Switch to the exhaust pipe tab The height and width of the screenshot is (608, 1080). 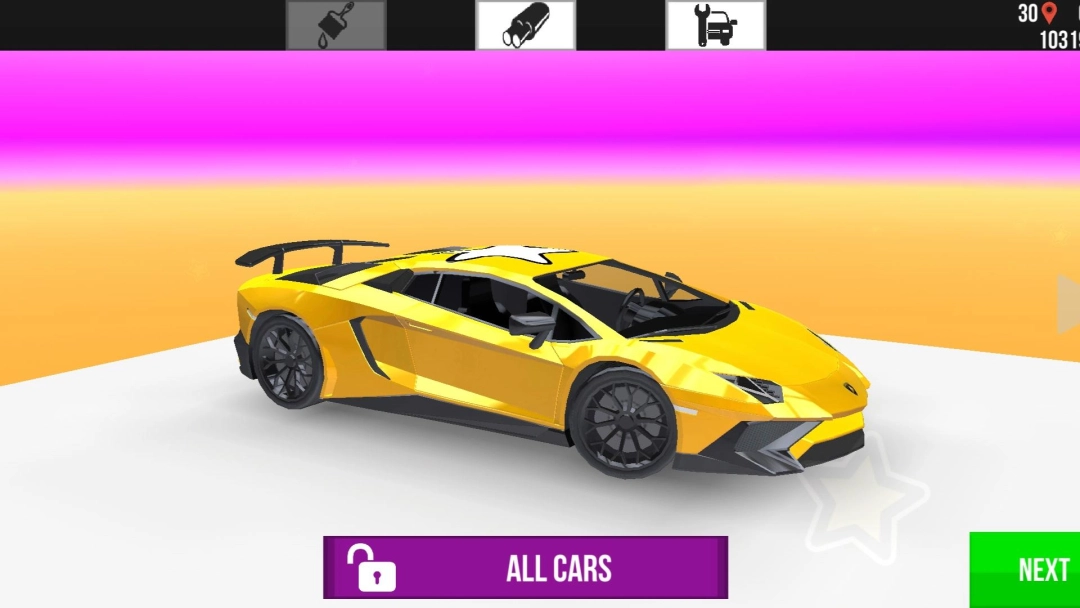tap(526, 25)
